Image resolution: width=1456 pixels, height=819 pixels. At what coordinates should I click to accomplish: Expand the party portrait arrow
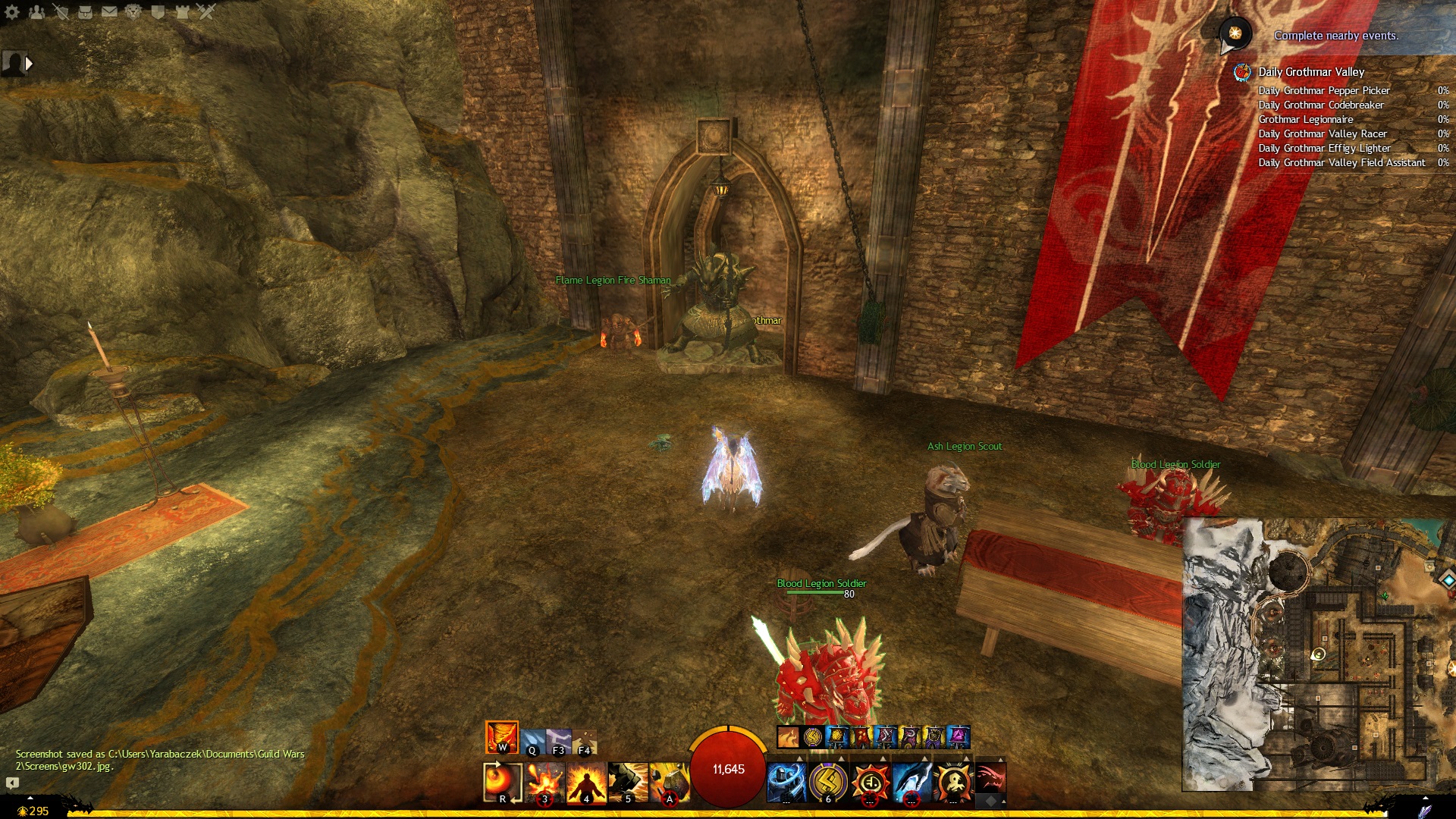tap(29, 64)
